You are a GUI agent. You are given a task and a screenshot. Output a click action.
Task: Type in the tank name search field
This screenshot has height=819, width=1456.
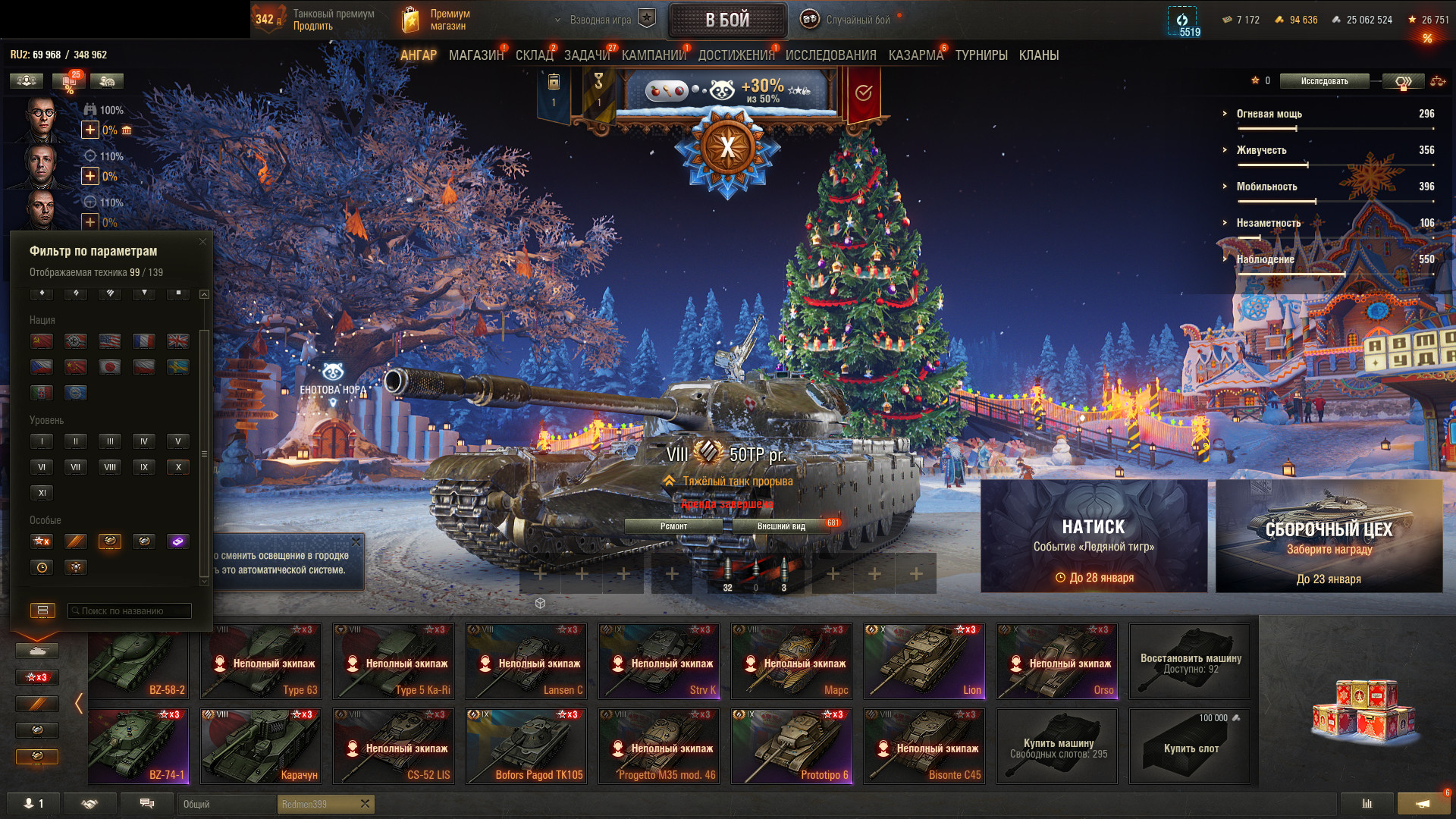click(129, 611)
